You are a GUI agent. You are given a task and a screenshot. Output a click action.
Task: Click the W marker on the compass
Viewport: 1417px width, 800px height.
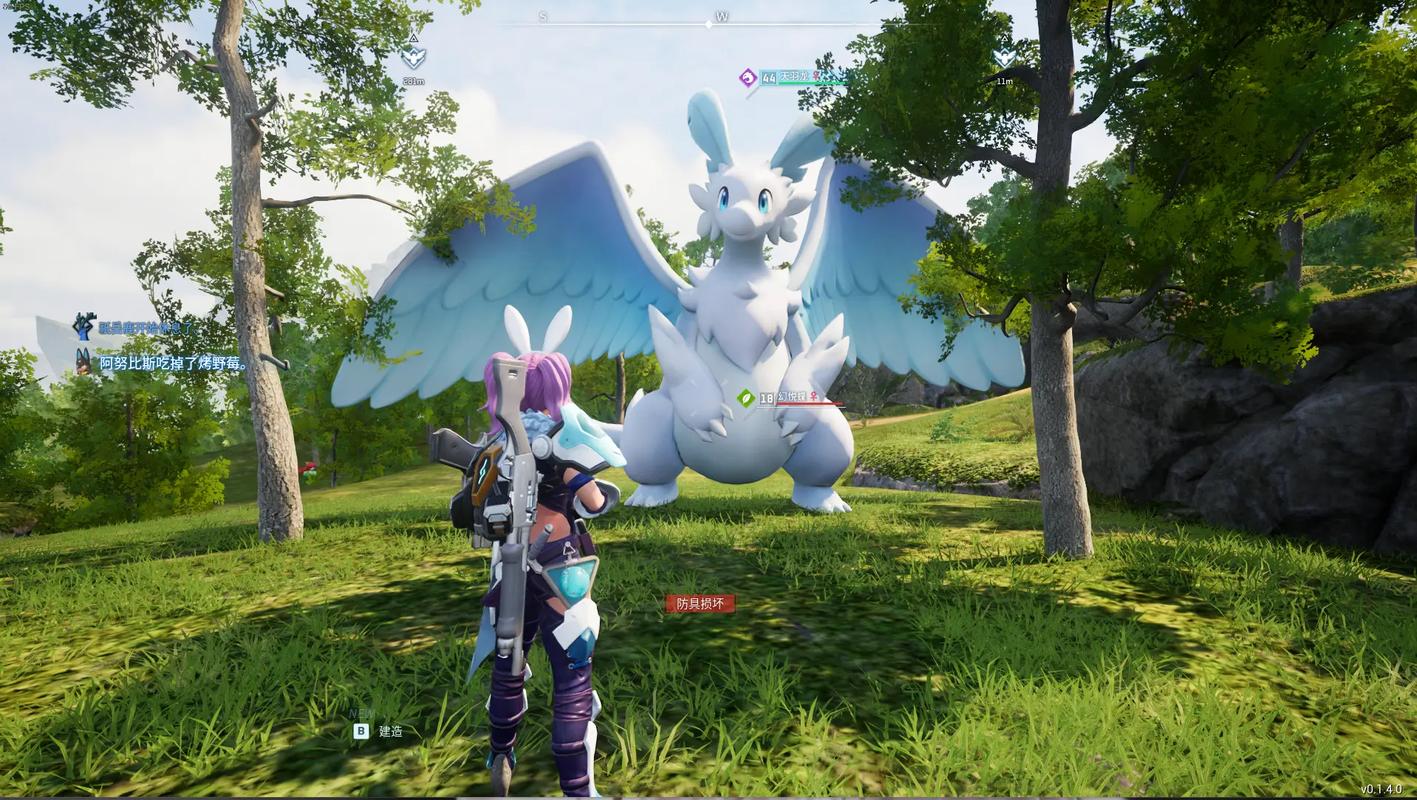click(x=722, y=17)
